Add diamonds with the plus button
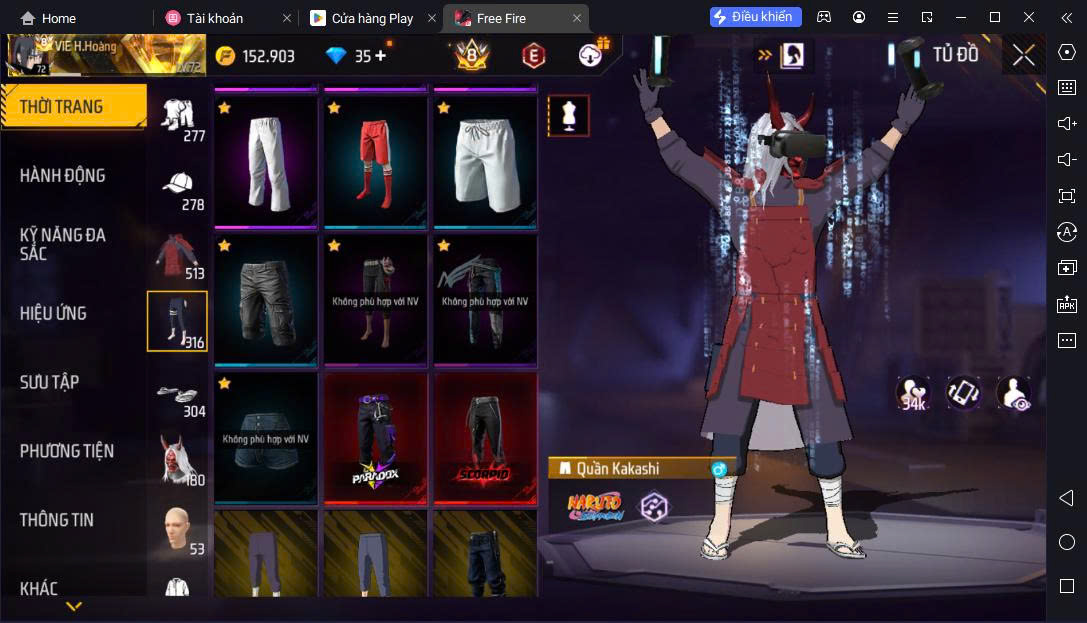The image size is (1087, 623). pos(380,56)
